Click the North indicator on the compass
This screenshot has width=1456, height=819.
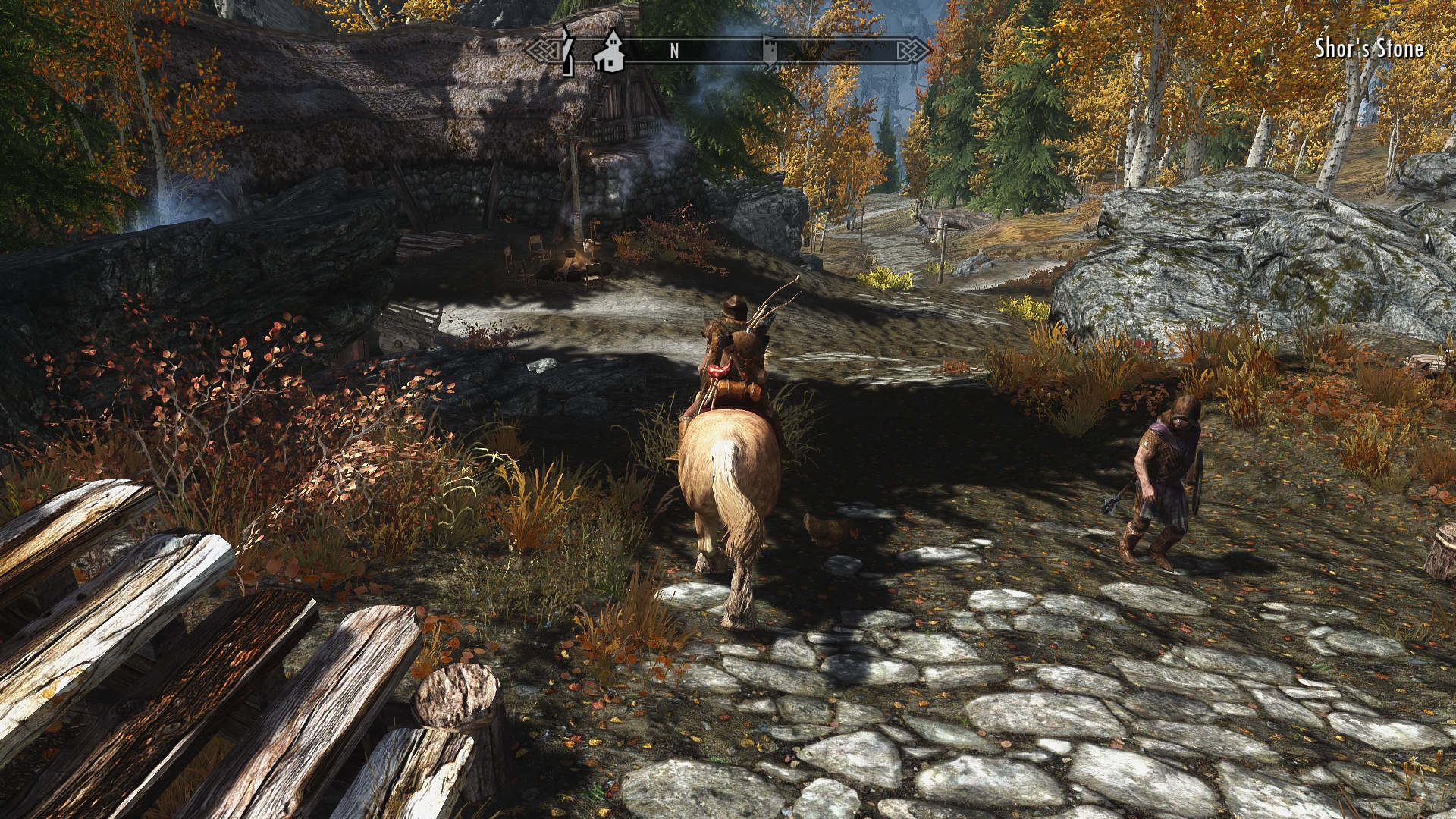[x=674, y=52]
